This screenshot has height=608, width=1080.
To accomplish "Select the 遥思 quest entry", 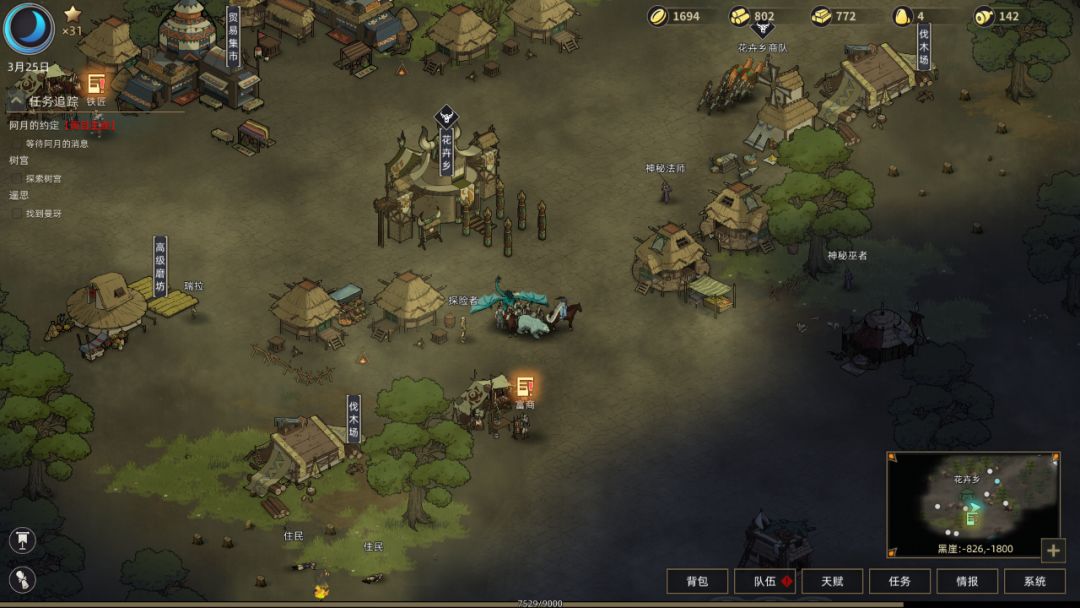I will click(19, 196).
